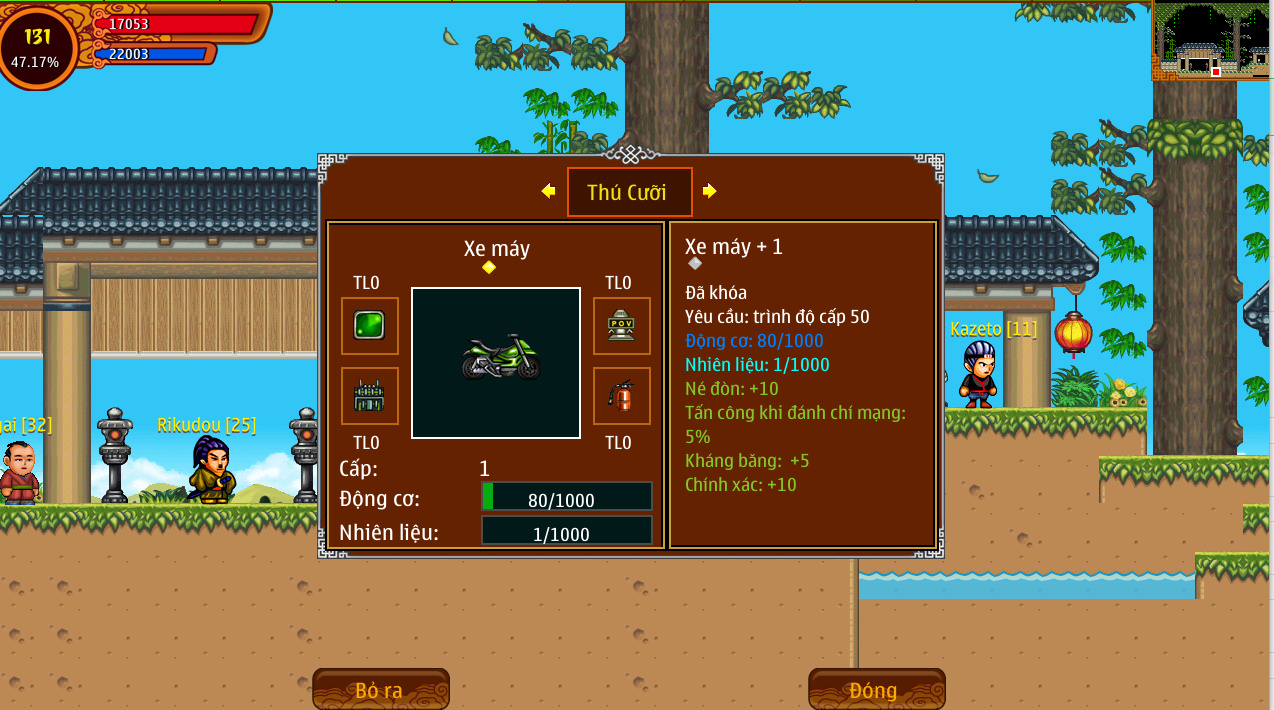Choose the POV canister equipment slot

point(621,326)
